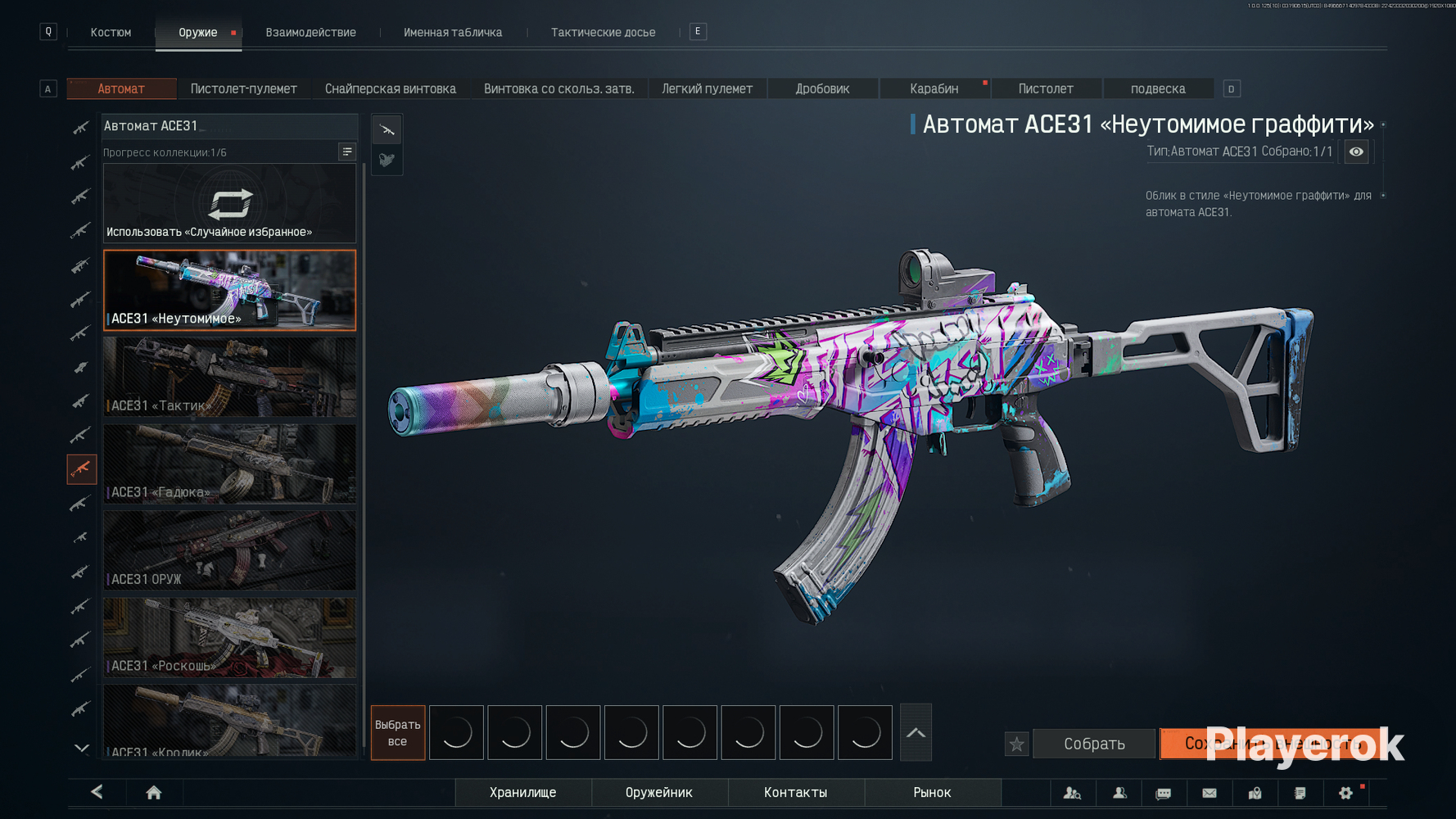Screen dimensions: 1456x819
Task: Pick the ACE31 «Роскошь» skin
Action: pyautogui.click(x=229, y=638)
